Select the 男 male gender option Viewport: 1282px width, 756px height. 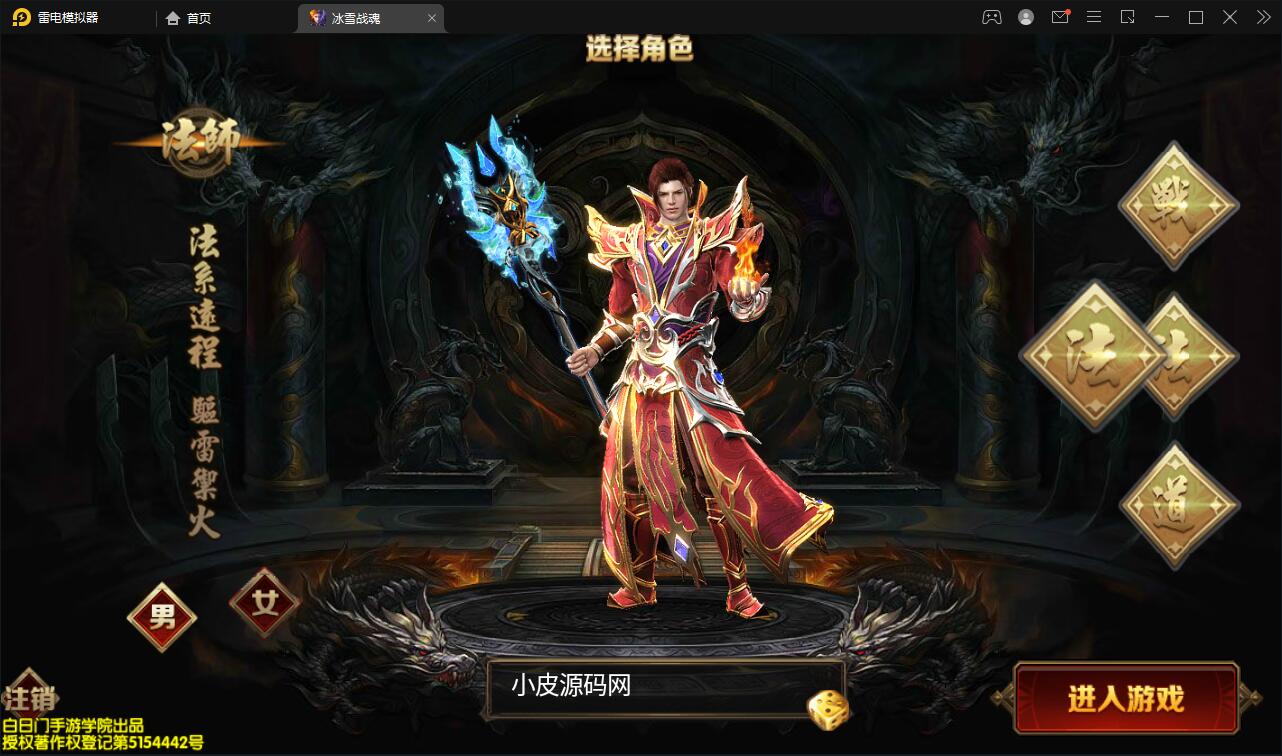161,617
